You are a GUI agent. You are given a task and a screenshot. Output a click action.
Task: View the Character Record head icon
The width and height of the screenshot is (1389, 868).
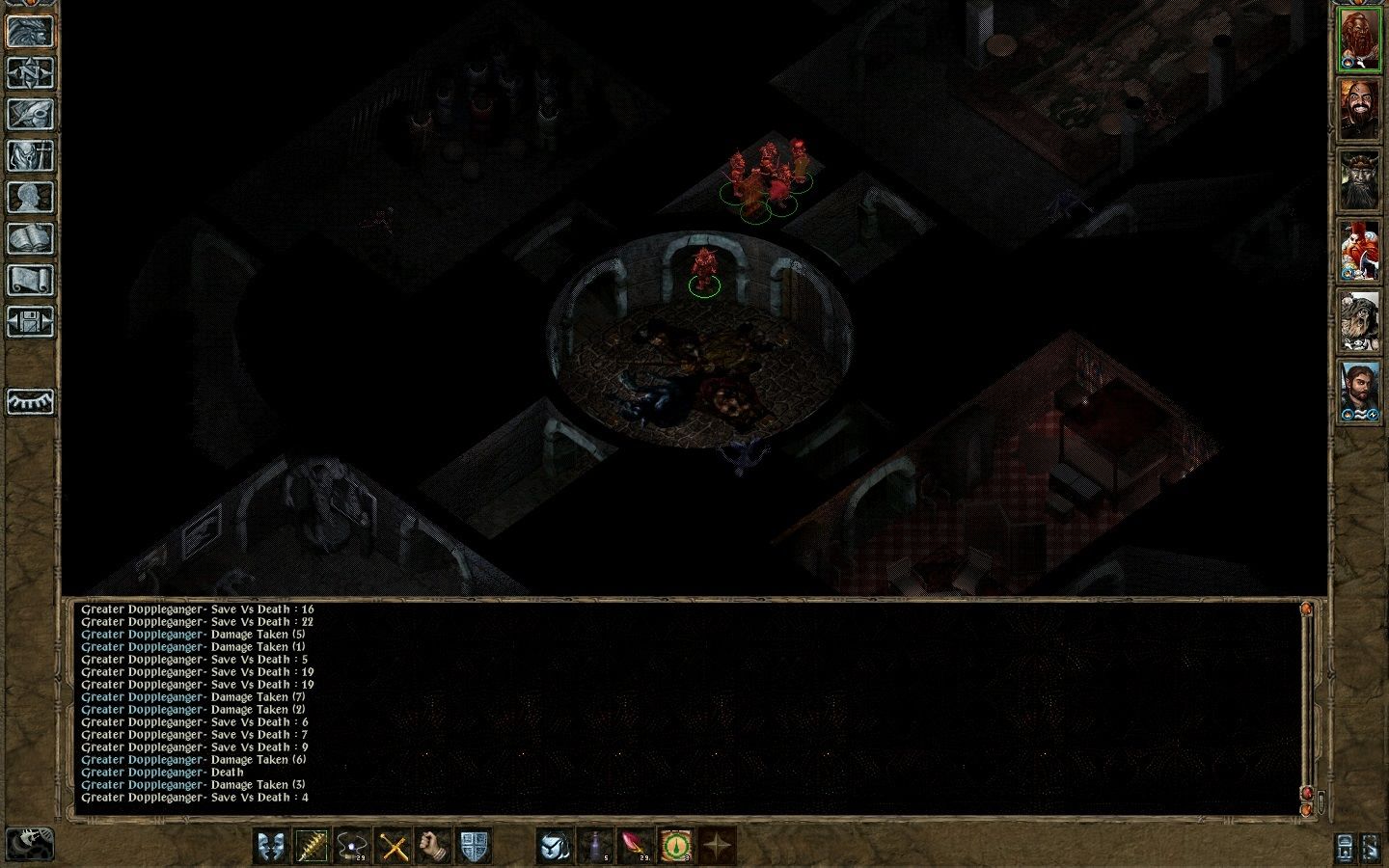(31, 198)
